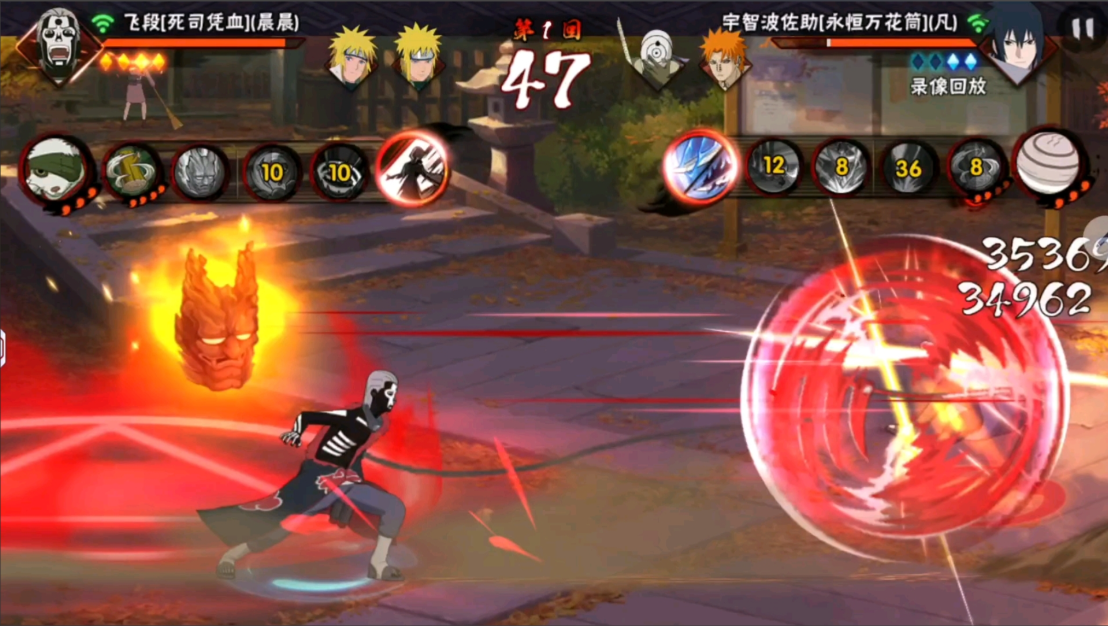1108x626 pixels.
Task: Tap Hidan's skull-face player portrait
Action: pos(59,42)
